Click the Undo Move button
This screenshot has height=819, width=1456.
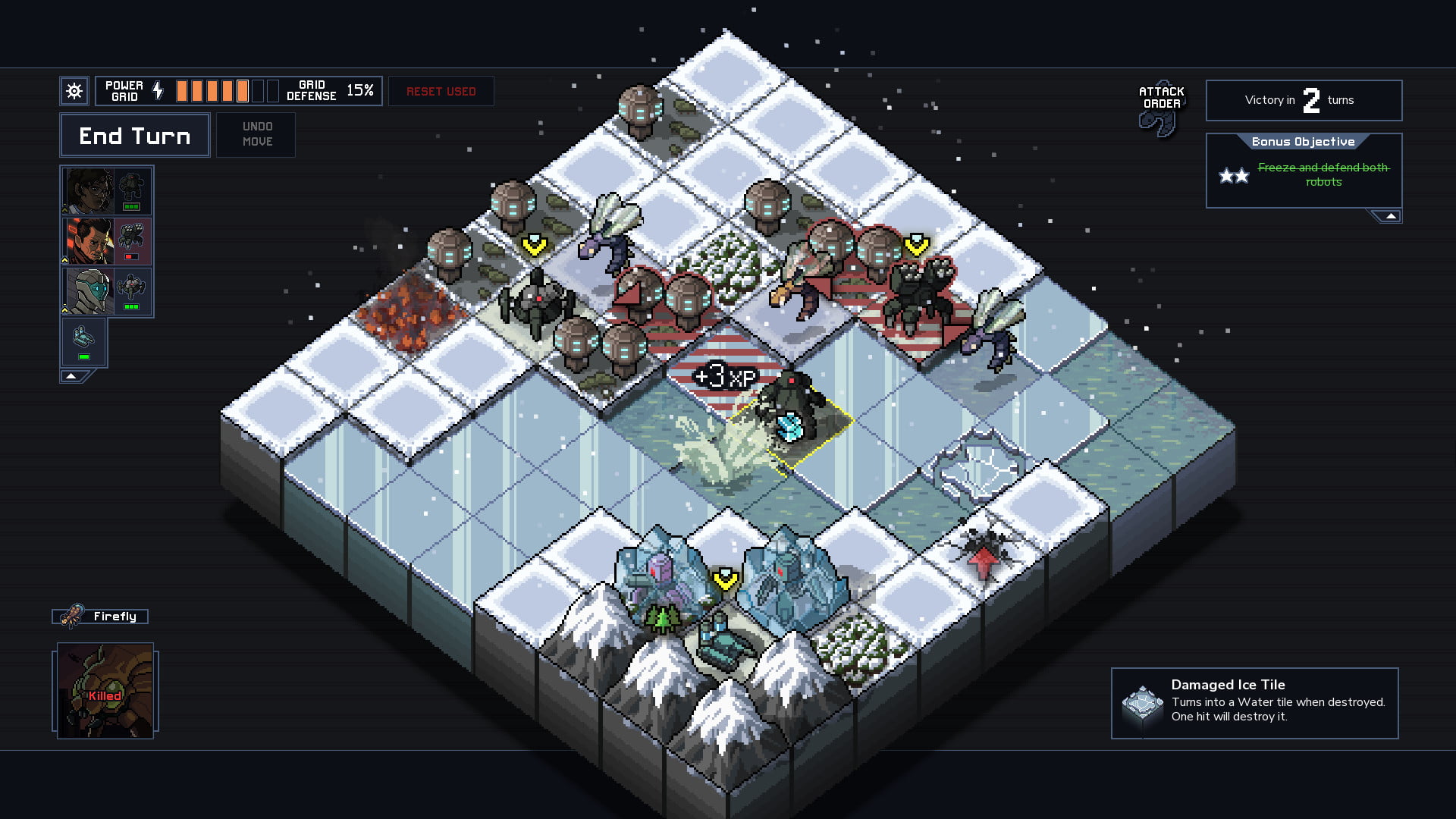pos(256,135)
